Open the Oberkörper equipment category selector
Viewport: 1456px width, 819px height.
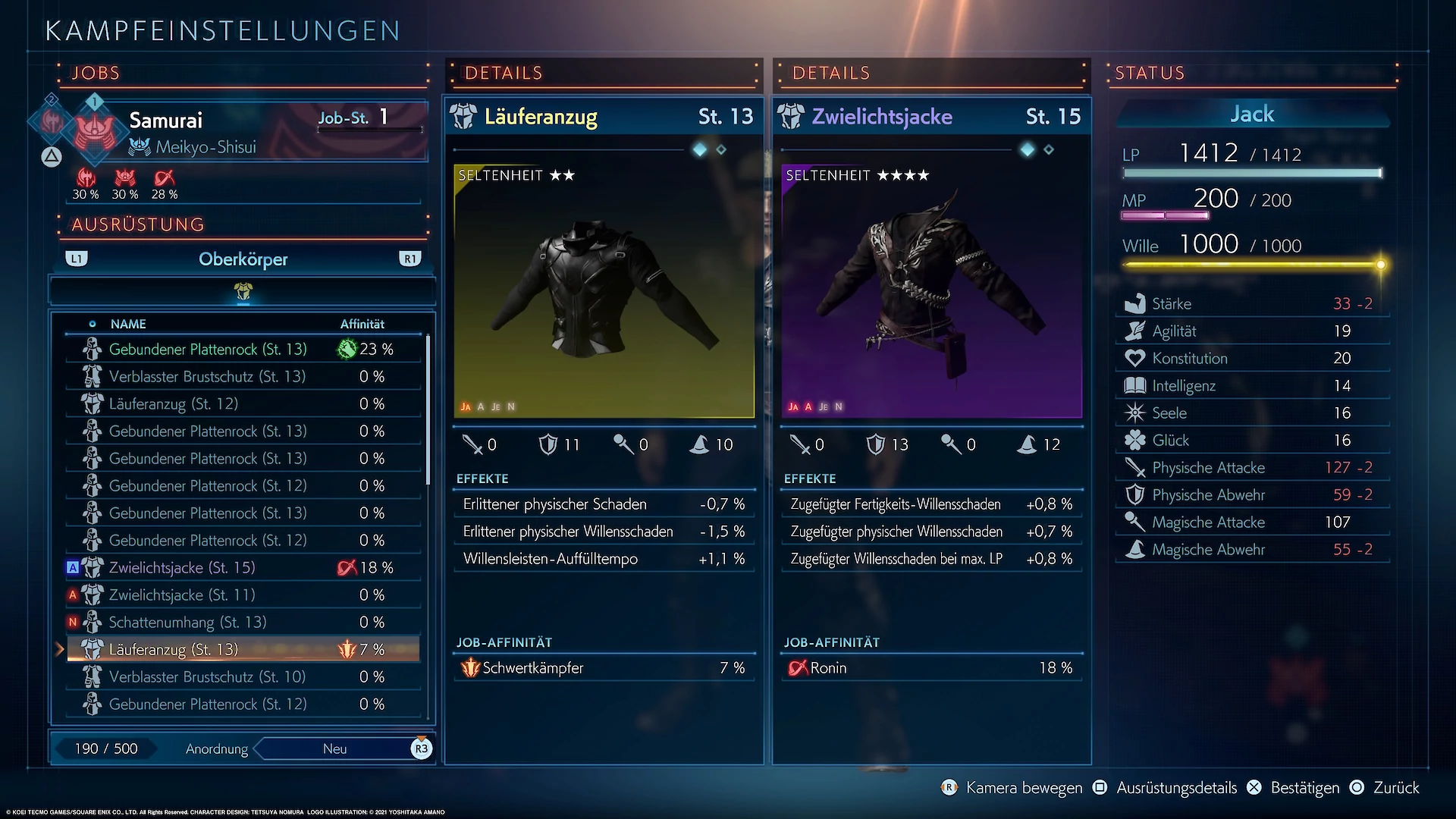243,259
